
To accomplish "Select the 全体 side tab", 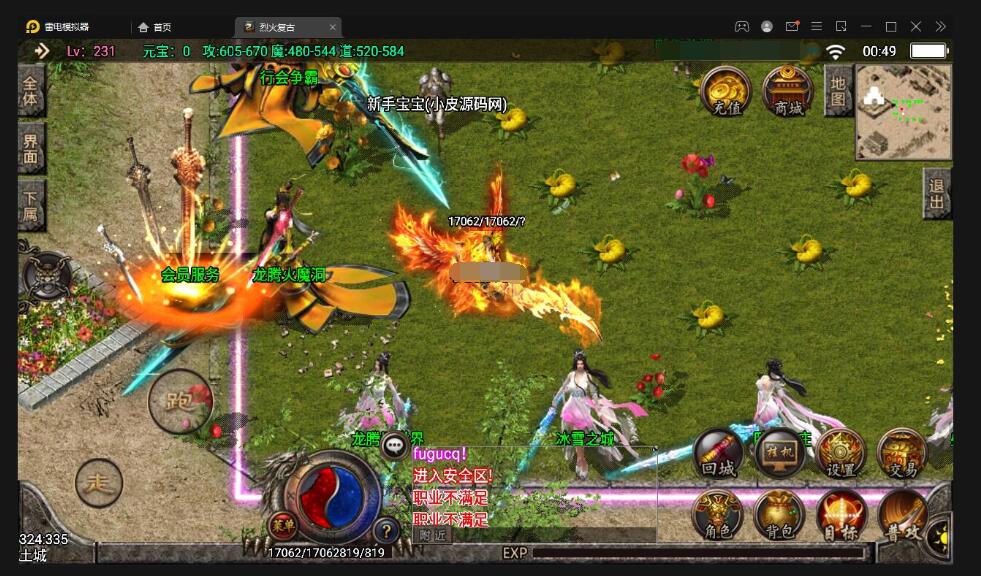I will coord(31,91).
